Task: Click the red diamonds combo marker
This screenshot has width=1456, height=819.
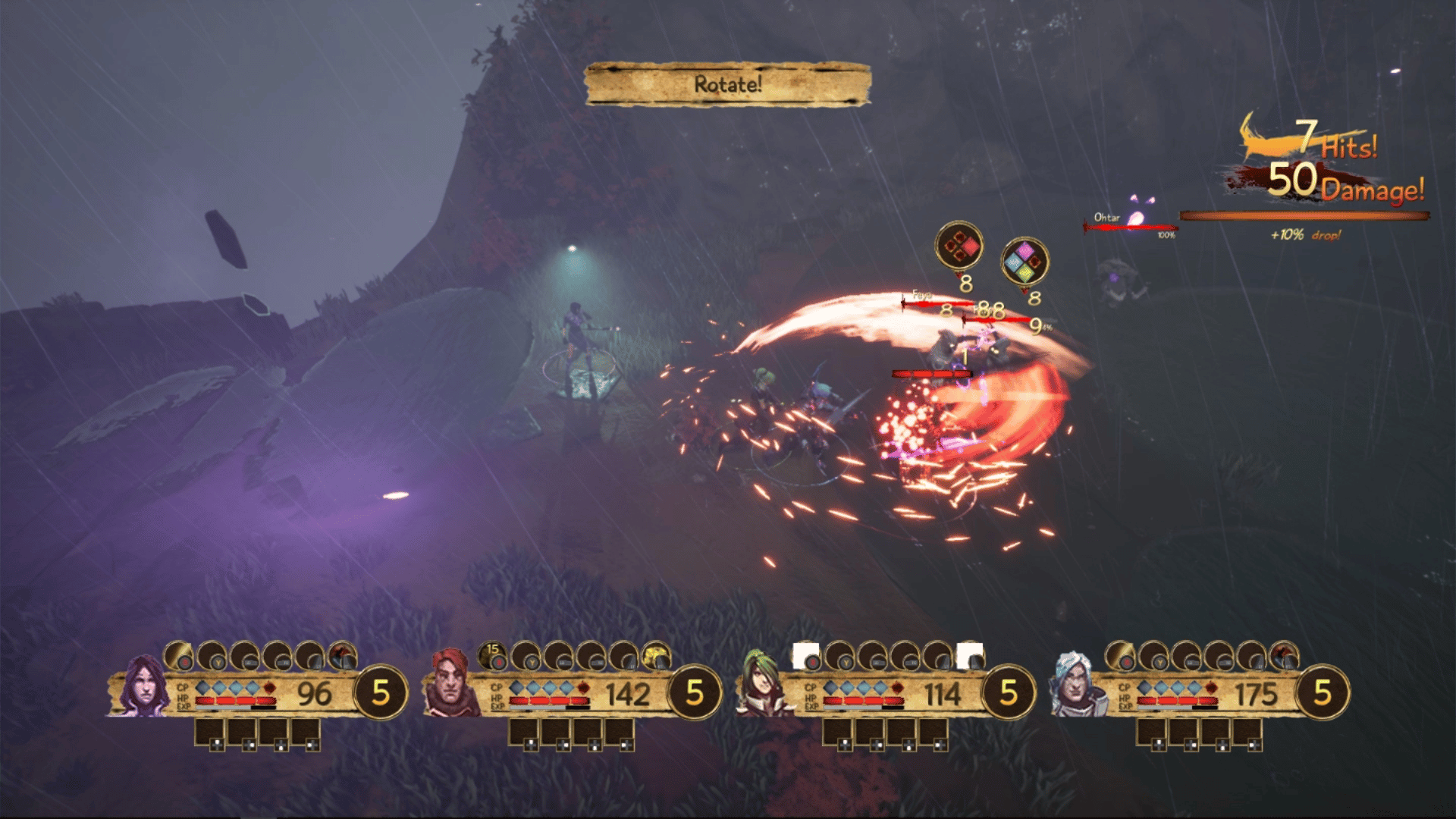Action: (x=959, y=246)
